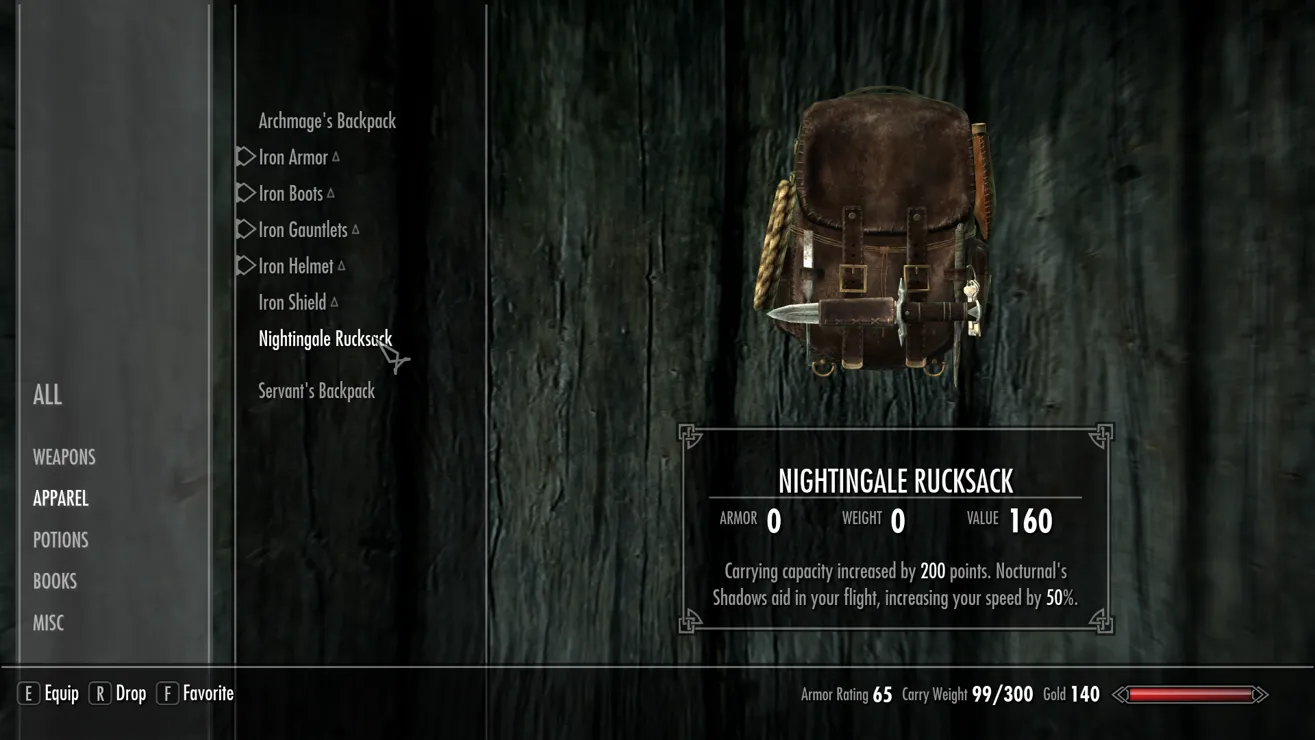Screen dimensions: 1315x740
Task: Select the Iron Helmet entry
Action: (296, 266)
